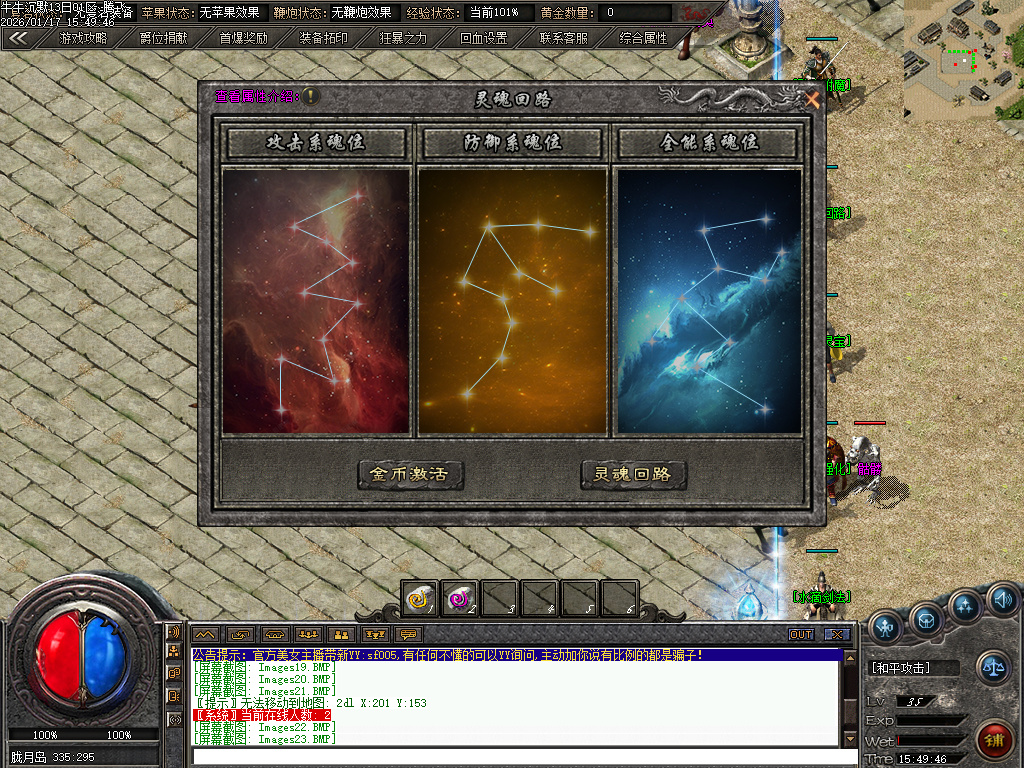
Task: Open the 爵位捐献 menu
Action: [x=163, y=38]
